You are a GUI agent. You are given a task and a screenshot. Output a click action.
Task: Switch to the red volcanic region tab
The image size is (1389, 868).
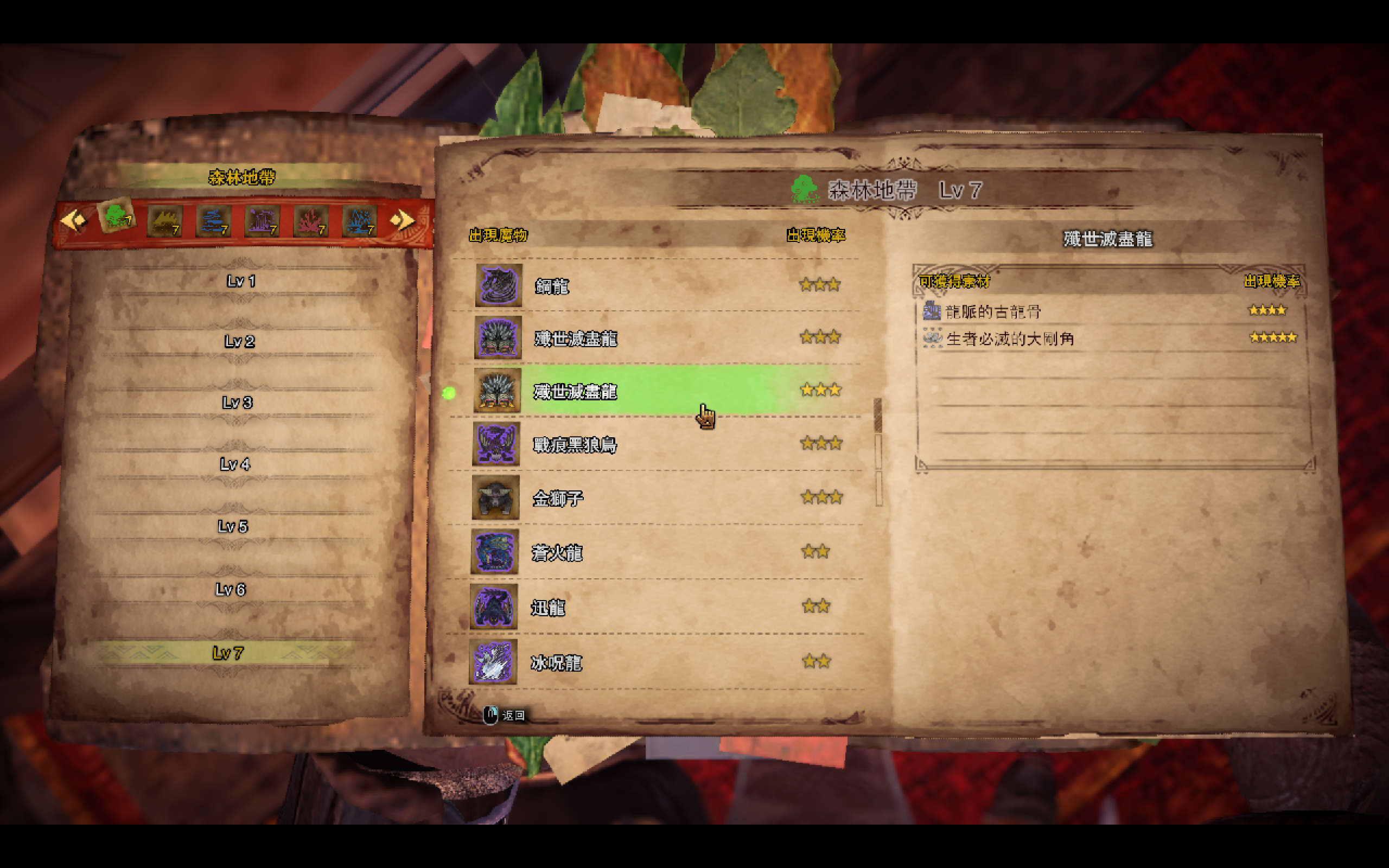[x=311, y=221]
